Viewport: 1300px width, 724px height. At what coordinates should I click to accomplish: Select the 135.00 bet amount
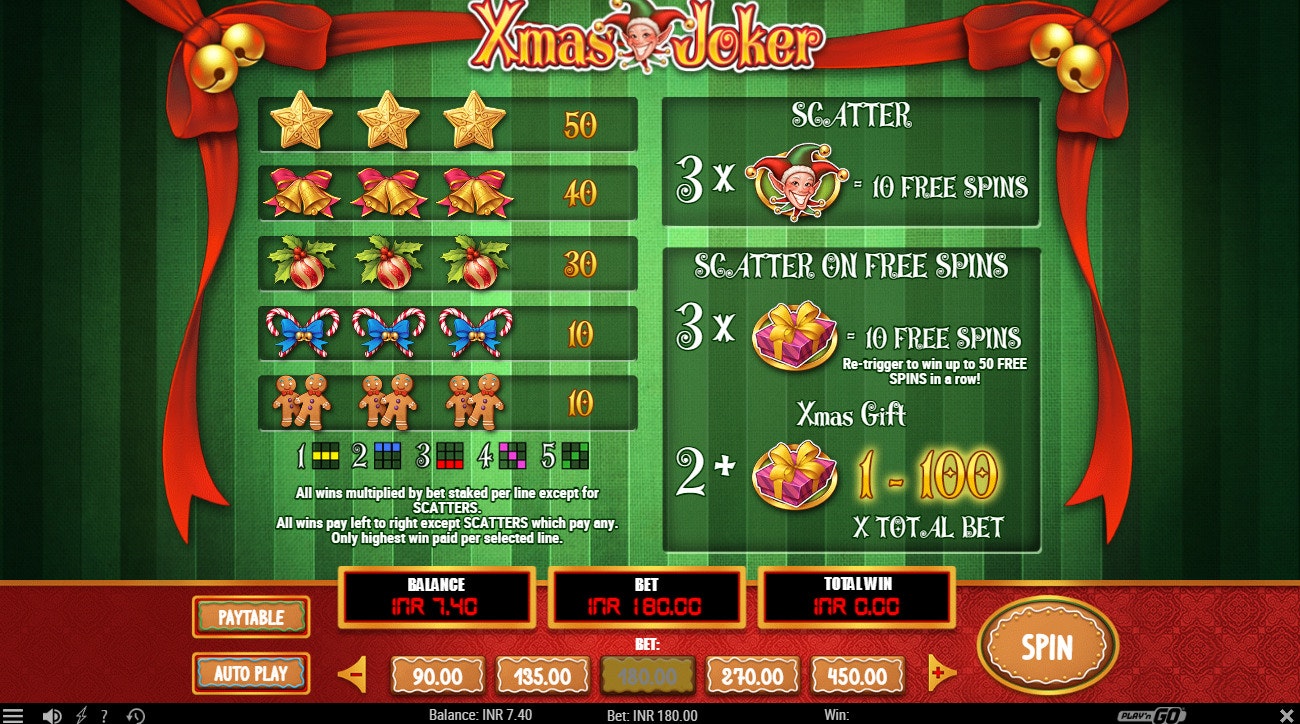coord(542,674)
